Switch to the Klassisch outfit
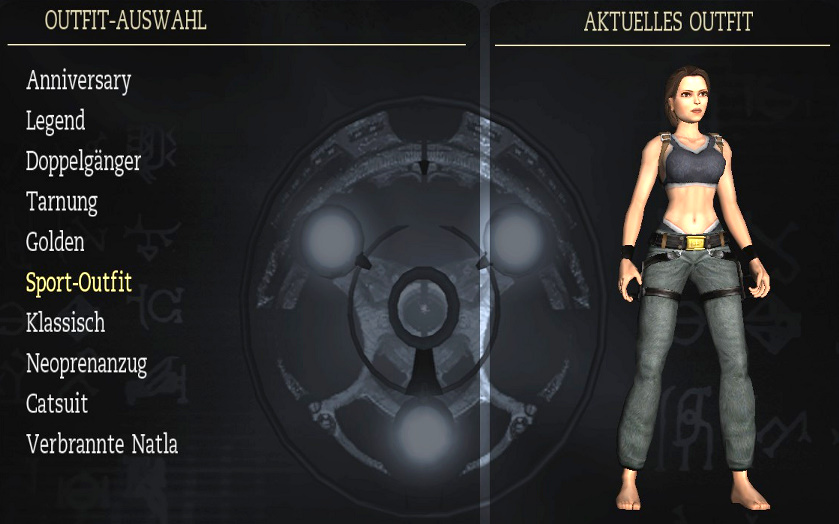 (x=65, y=323)
